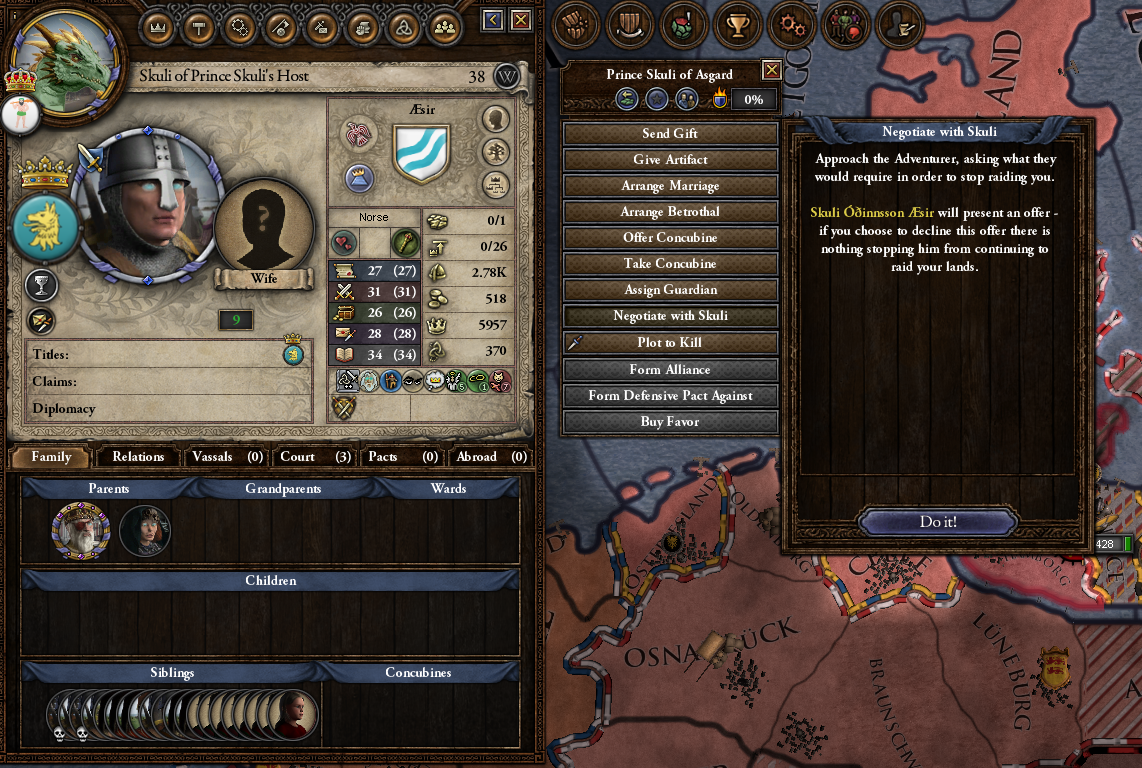Screen dimensions: 1142x768
Task: Open the Æsir dynasty shield
Action: (x=421, y=153)
